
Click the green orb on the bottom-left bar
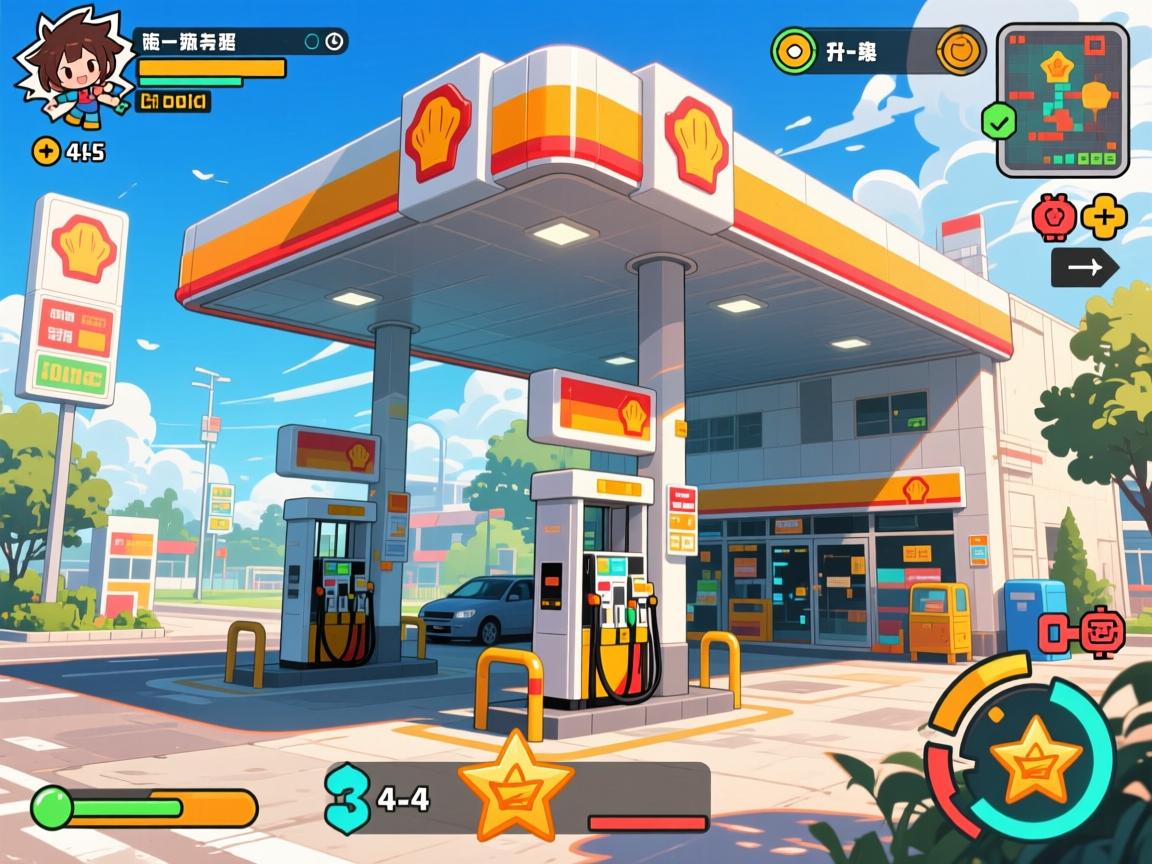coord(52,807)
